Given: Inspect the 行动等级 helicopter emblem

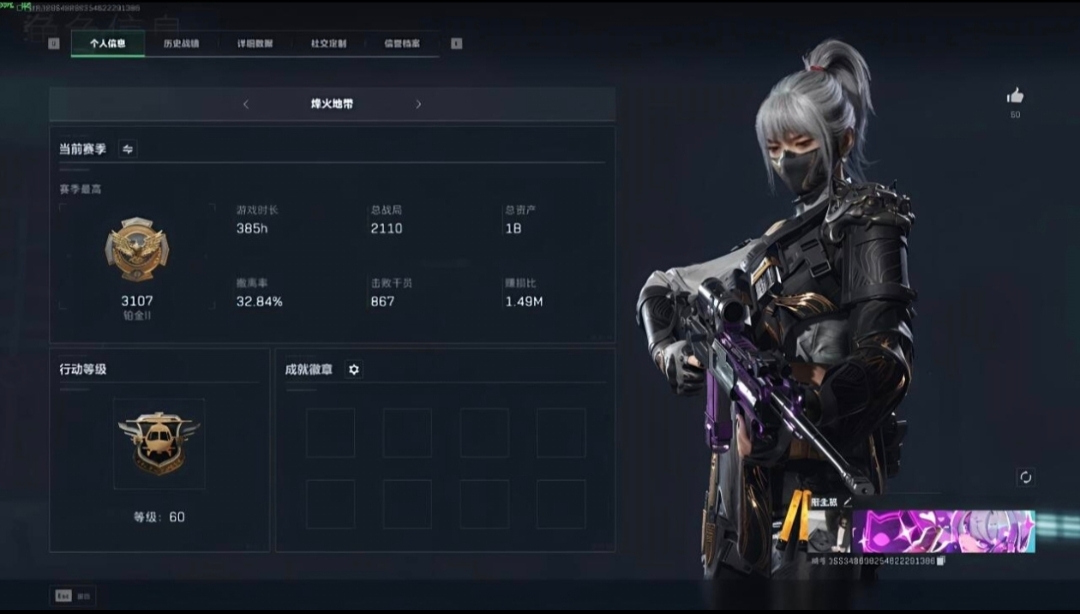Looking at the screenshot, I should pyautogui.click(x=159, y=443).
